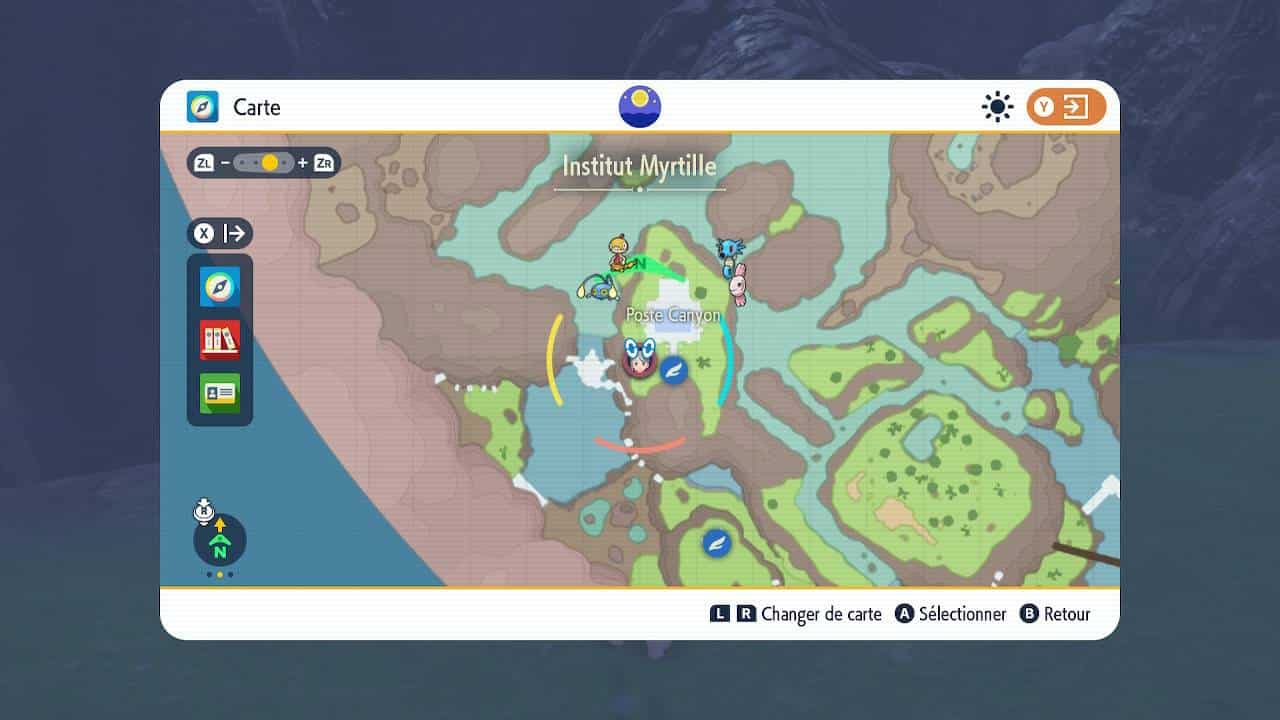Click the day-night time icon

pos(640,107)
